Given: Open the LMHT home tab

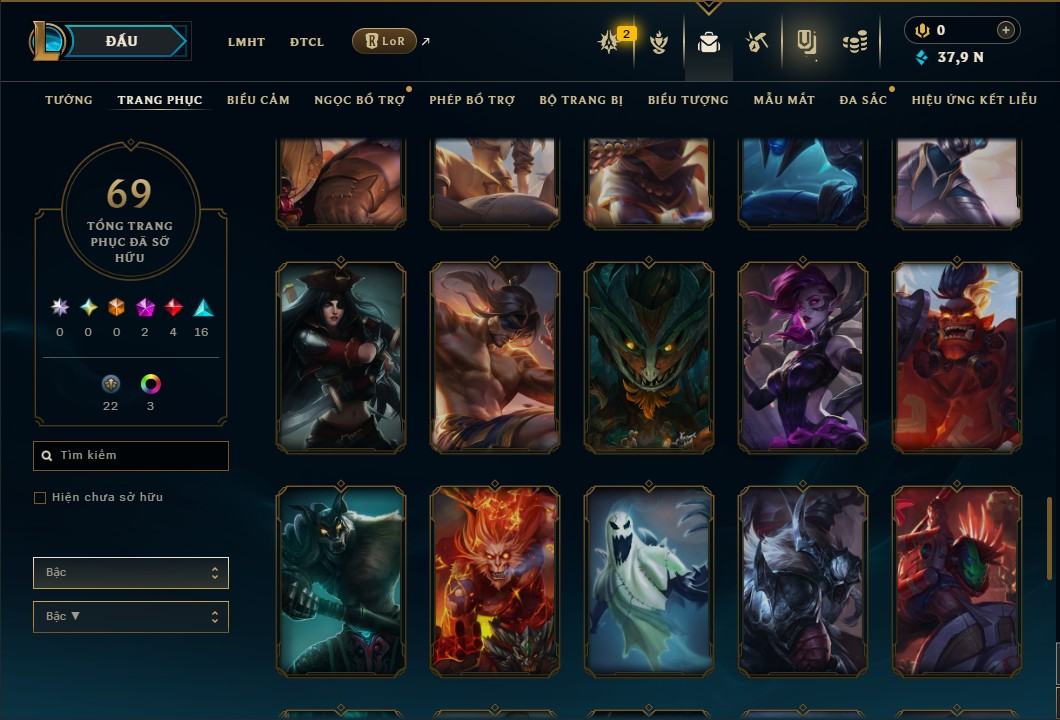Looking at the screenshot, I should click(246, 42).
